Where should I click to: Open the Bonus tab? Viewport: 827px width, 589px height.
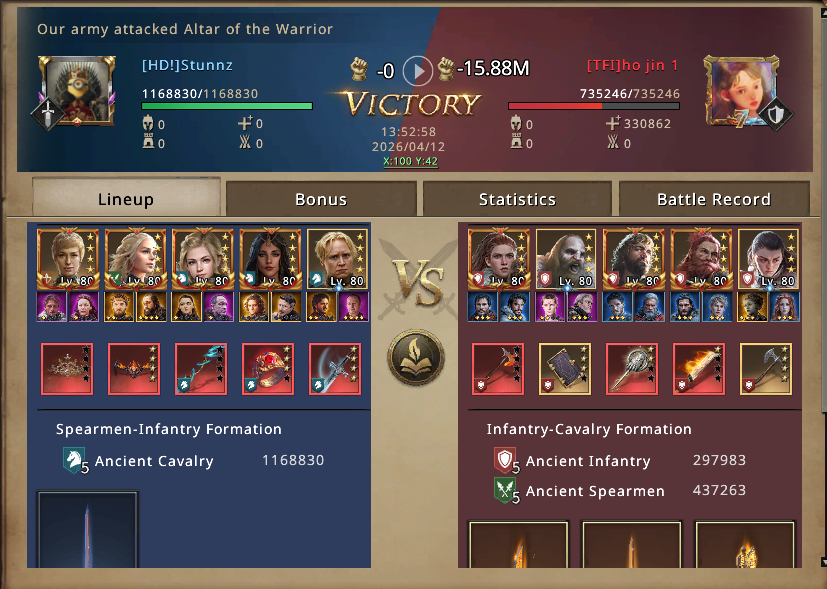(x=321, y=199)
